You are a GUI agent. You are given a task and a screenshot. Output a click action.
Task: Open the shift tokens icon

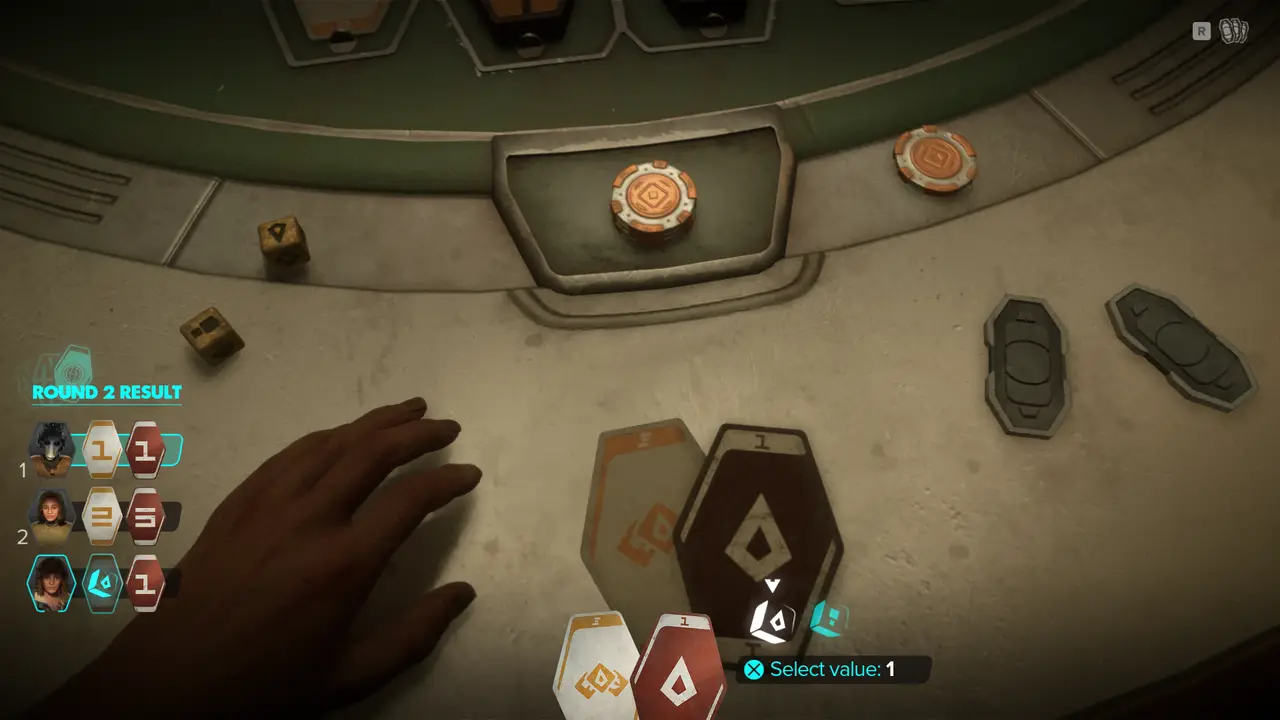pyautogui.click(x=1233, y=32)
